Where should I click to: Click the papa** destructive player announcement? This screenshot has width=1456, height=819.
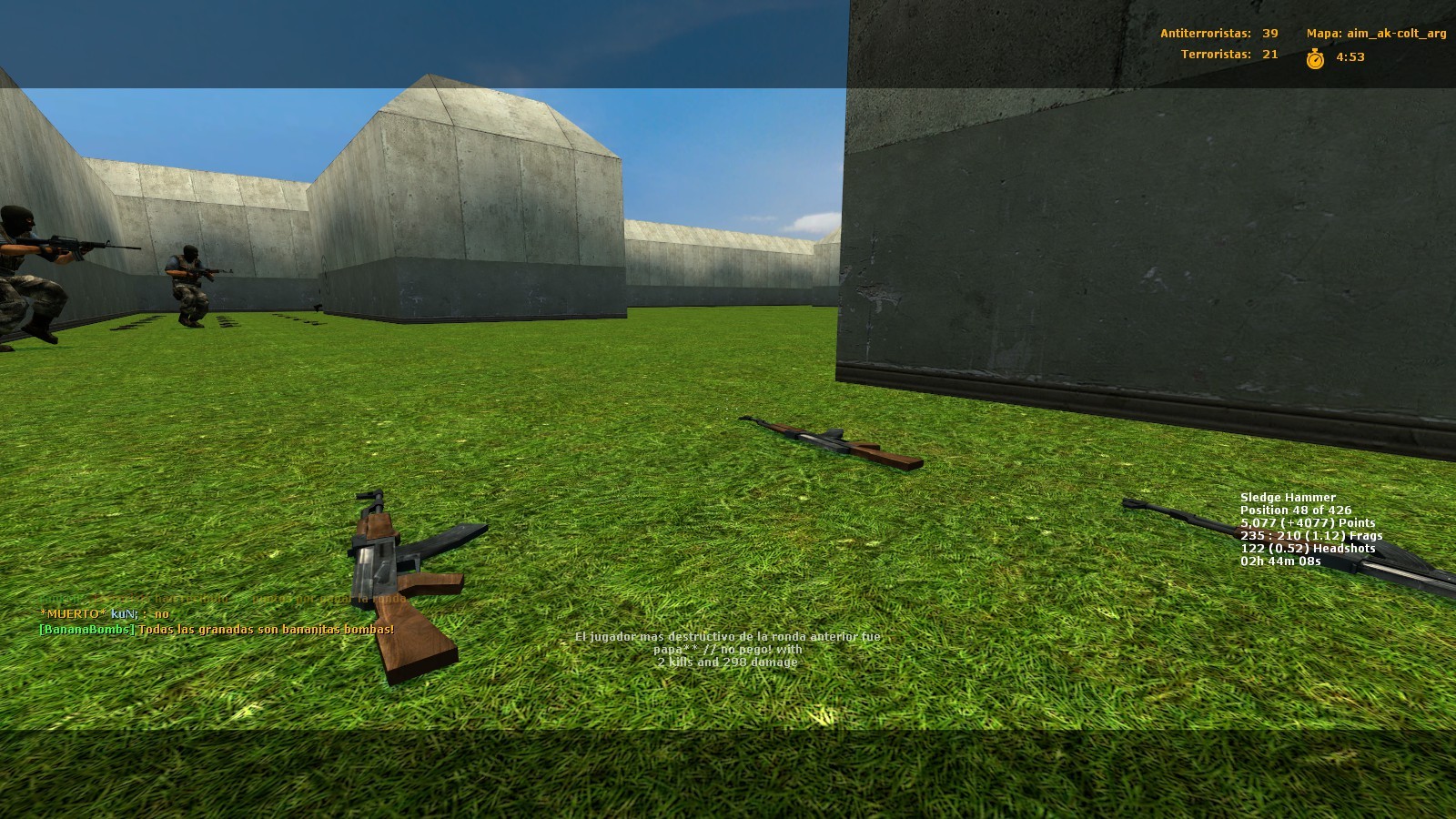point(728,649)
